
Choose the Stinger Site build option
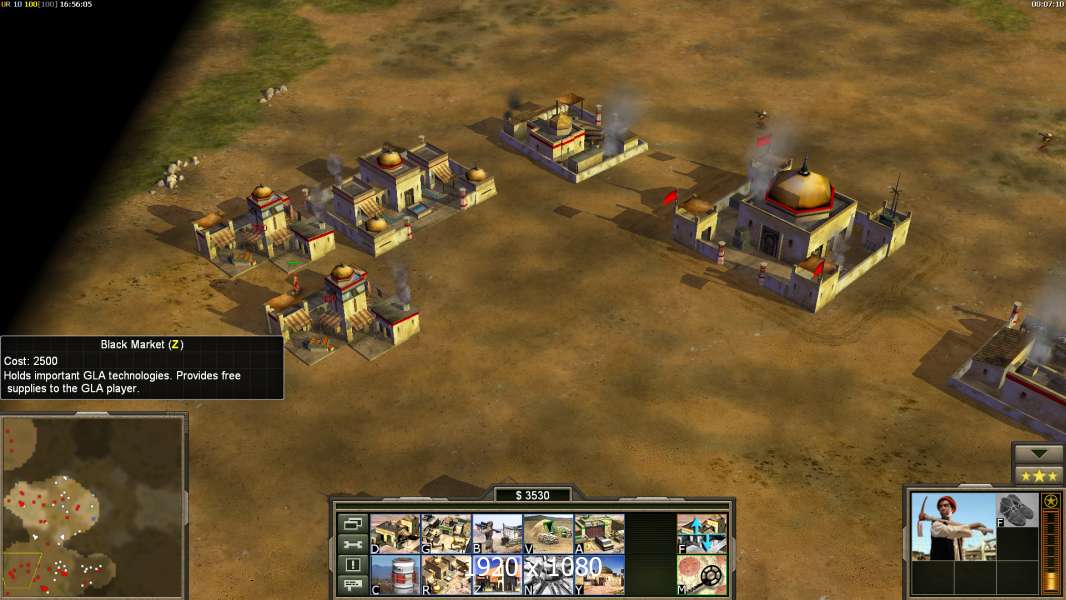[548, 534]
